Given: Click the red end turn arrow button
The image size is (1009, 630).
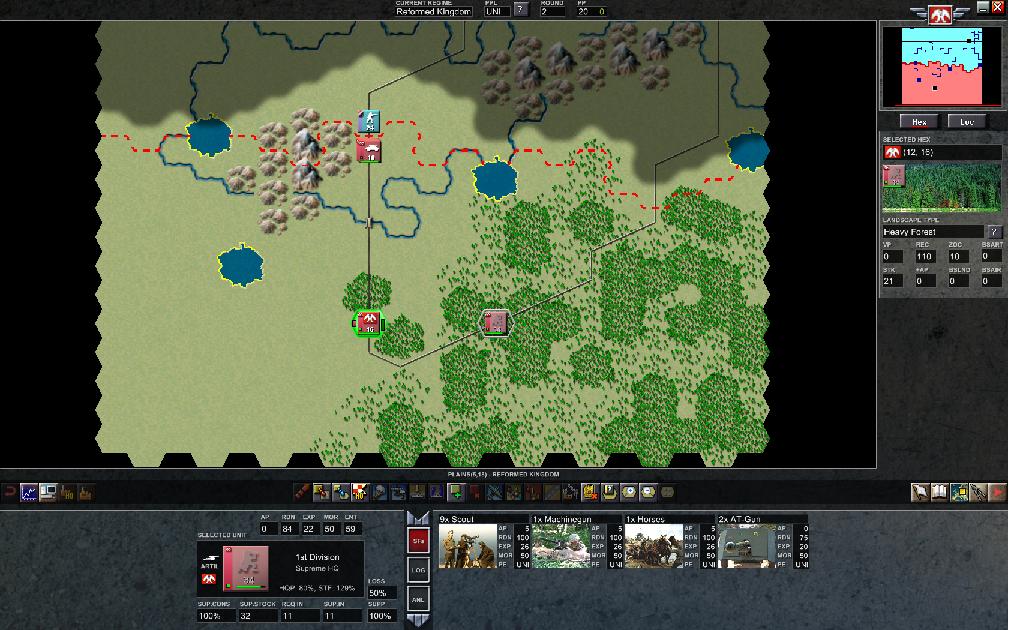Looking at the screenshot, I should click(x=998, y=492).
